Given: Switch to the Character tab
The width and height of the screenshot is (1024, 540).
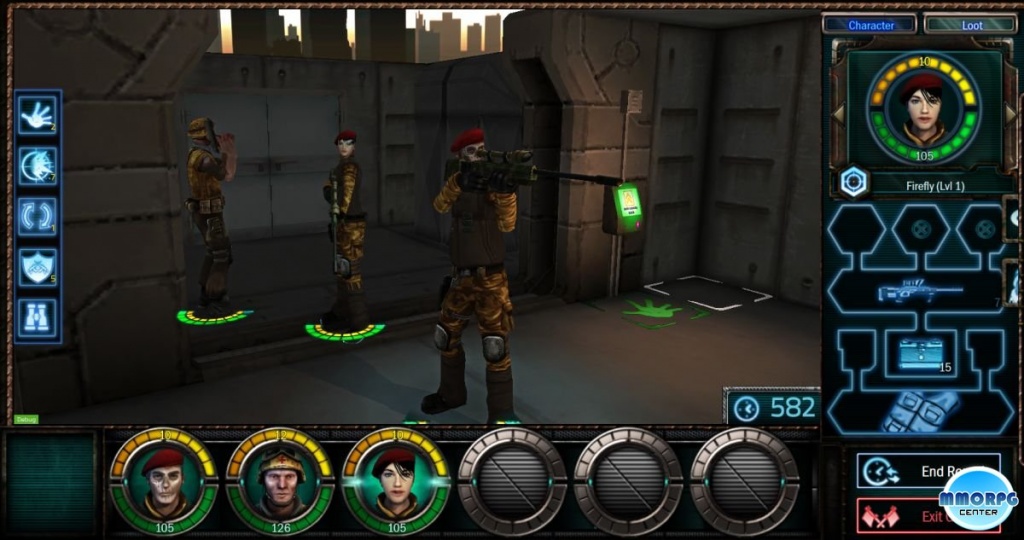Looking at the screenshot, I should [x=869, y=24].
